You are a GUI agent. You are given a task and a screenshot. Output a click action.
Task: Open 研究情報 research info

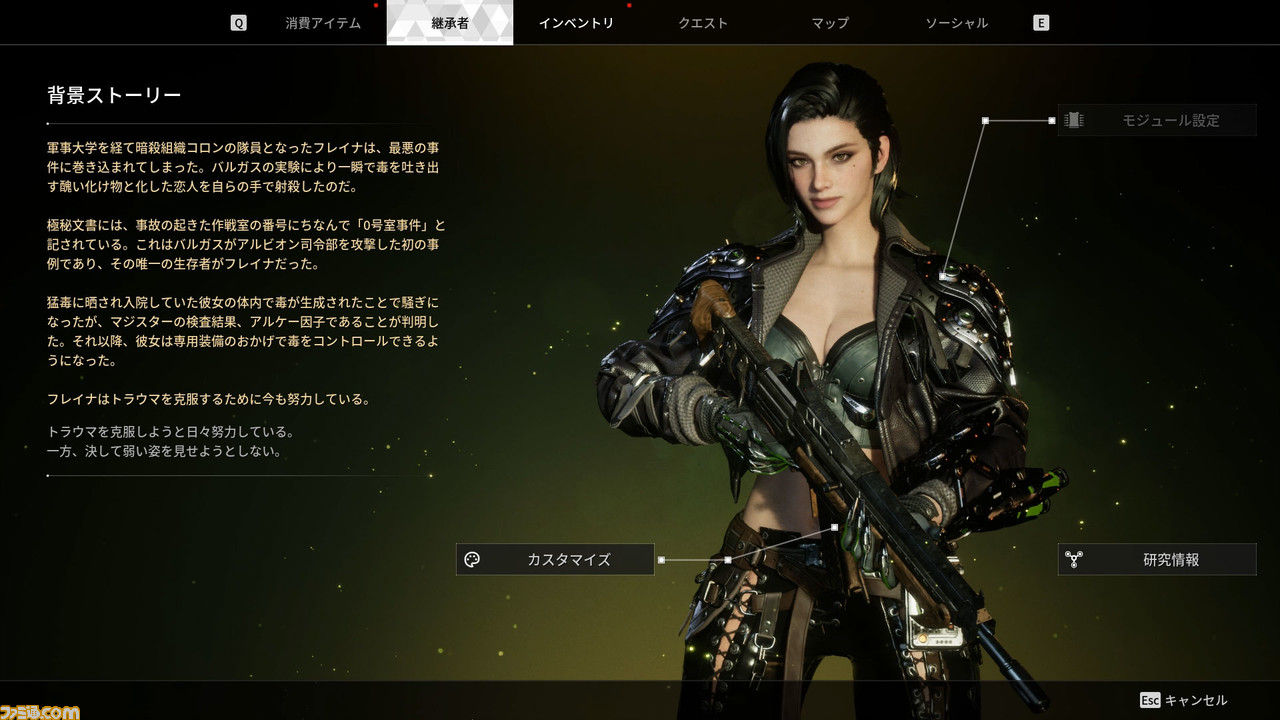(x=1157, y=559)
